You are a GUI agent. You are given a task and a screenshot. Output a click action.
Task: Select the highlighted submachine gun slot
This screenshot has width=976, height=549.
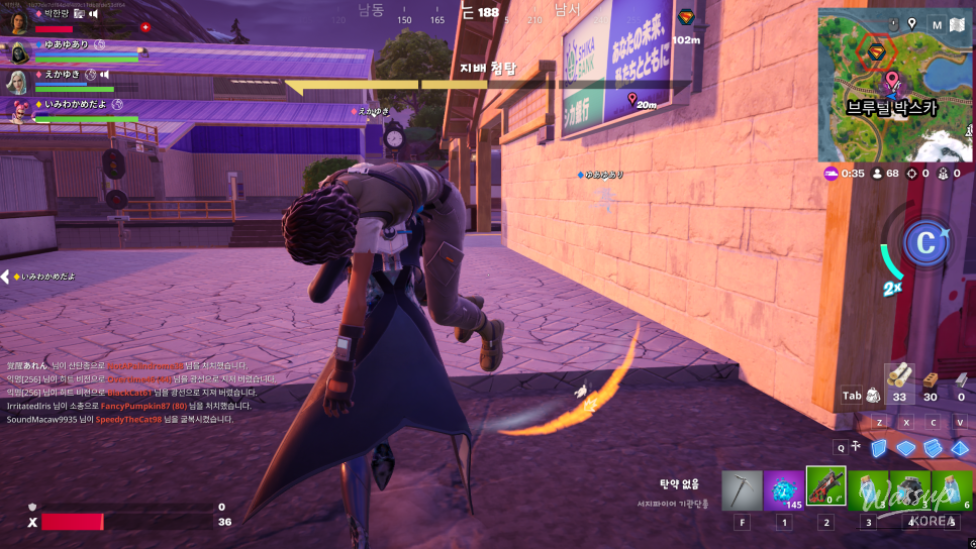tap(826, 487)
